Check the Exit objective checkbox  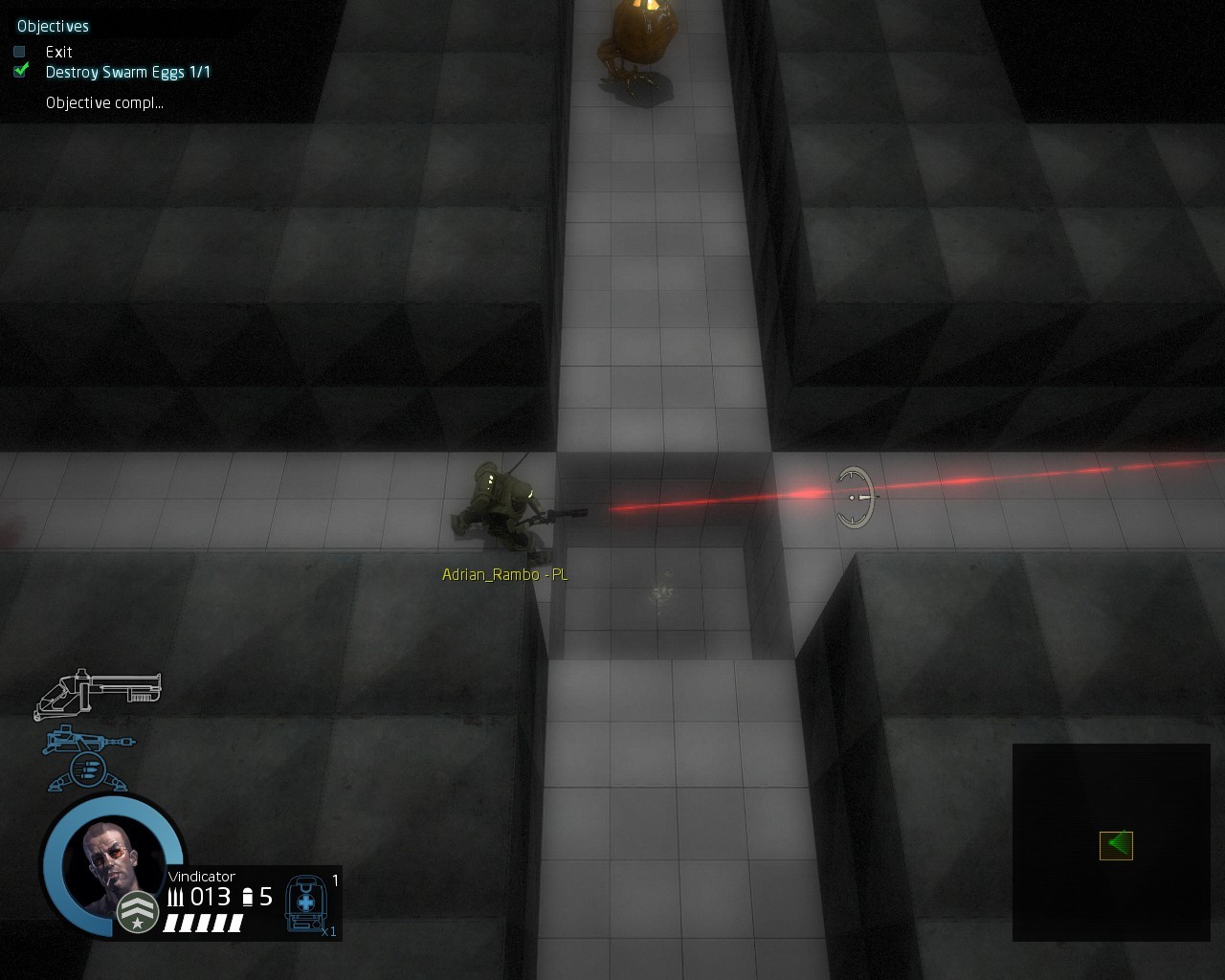click(18, 52)
